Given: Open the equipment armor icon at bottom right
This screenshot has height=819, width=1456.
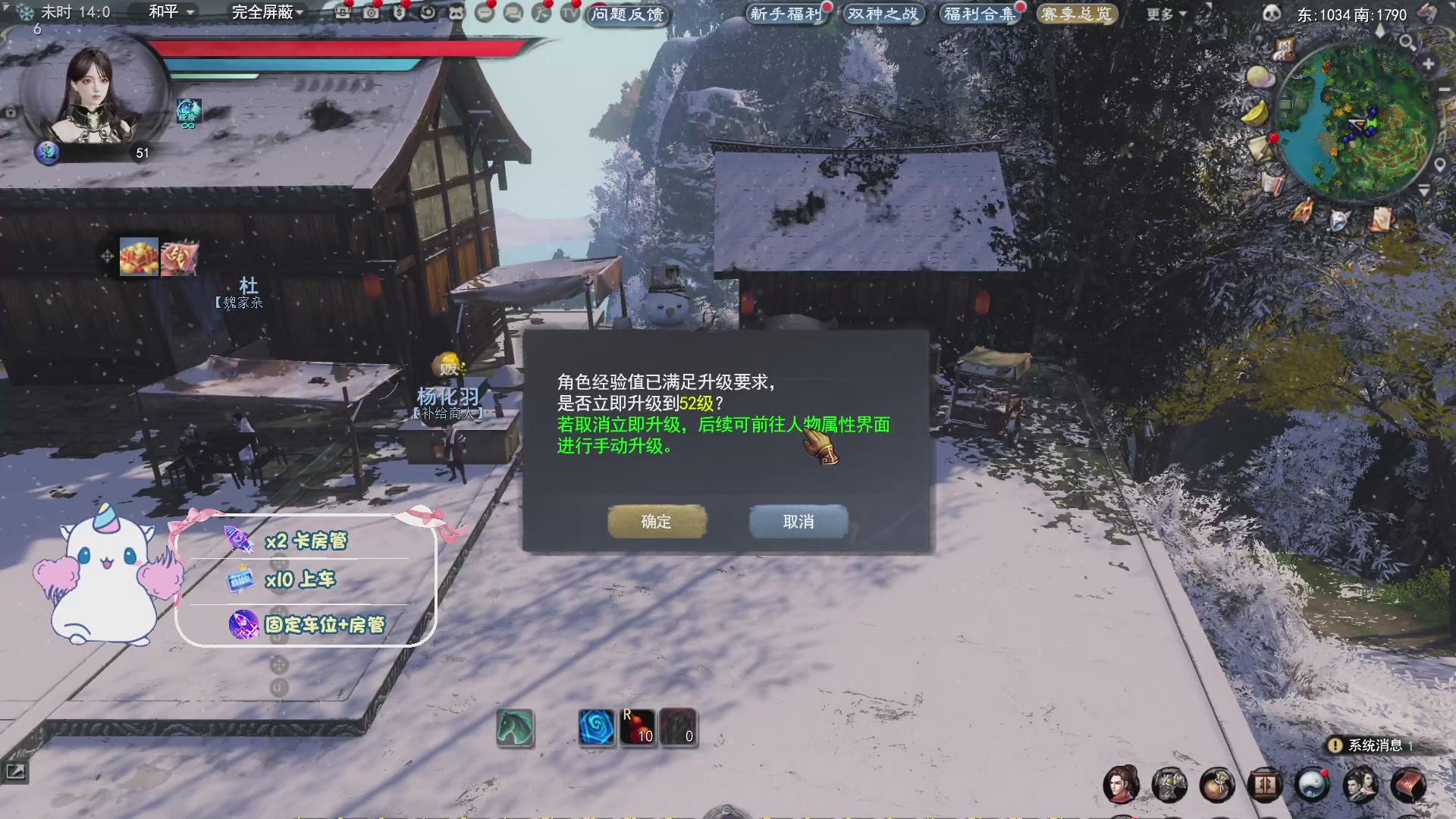Looking at the screenshot, I should point(1169,786).
